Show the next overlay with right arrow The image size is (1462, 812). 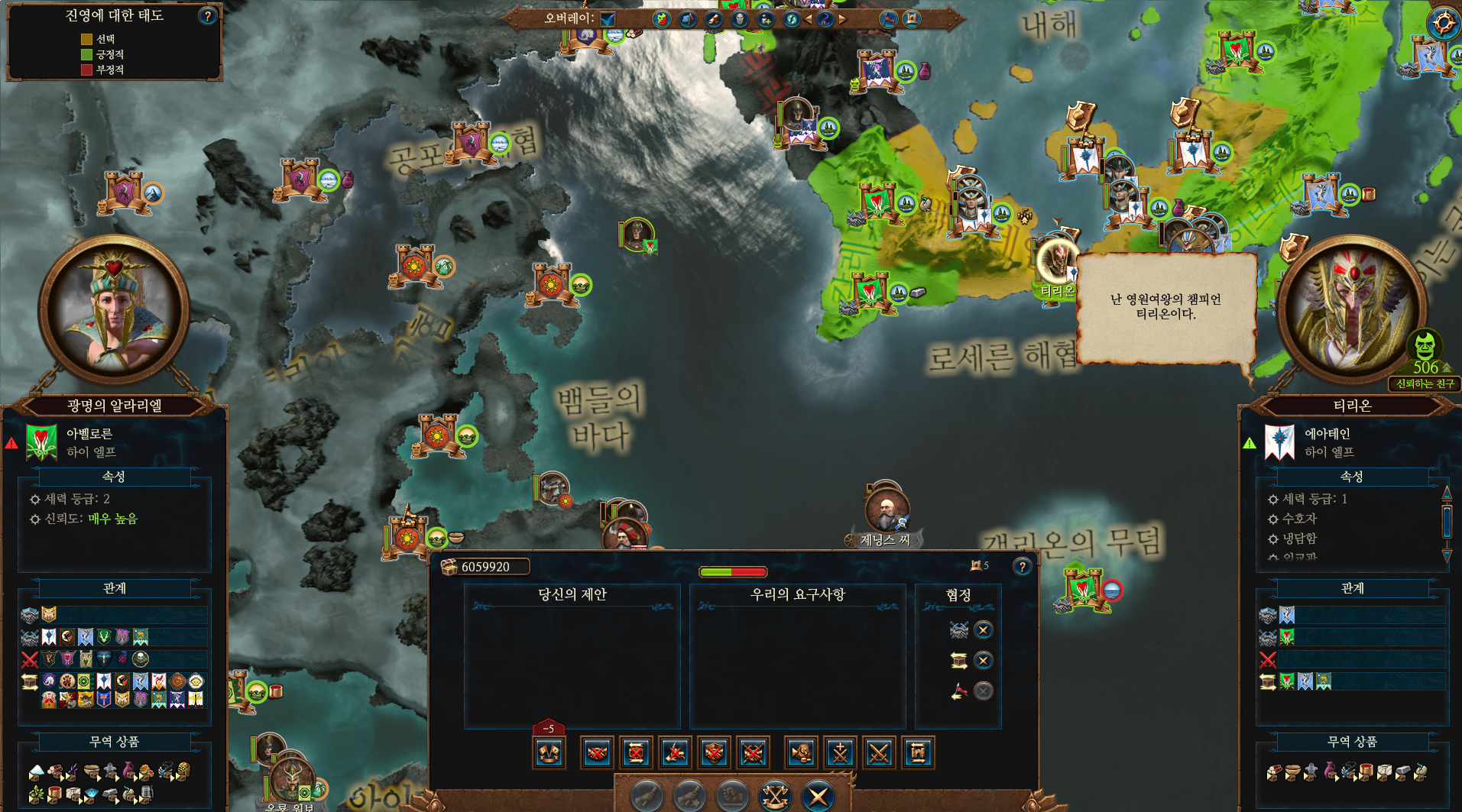(842, 19)
